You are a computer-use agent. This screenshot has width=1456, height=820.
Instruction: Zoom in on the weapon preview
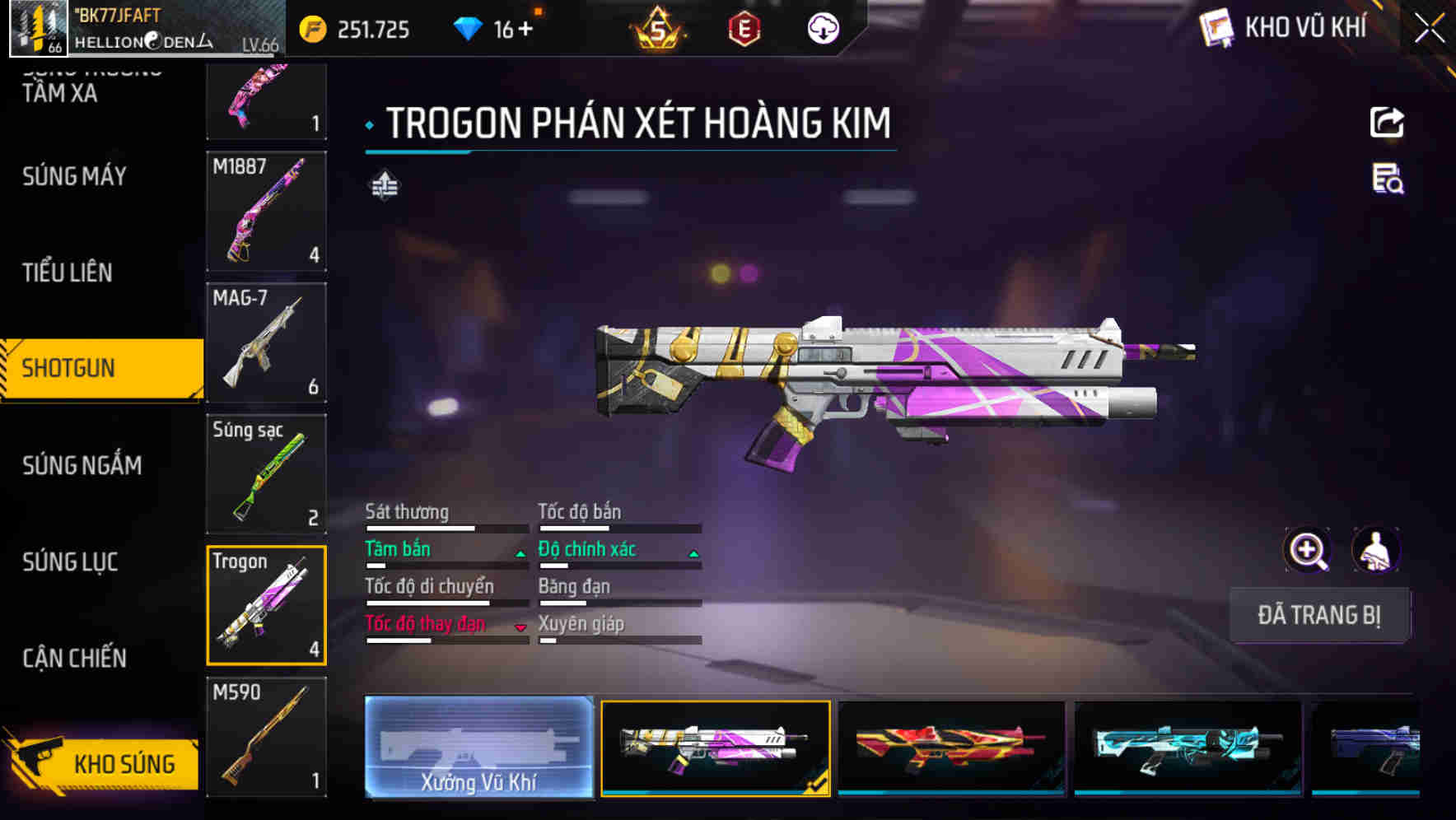1306,549
